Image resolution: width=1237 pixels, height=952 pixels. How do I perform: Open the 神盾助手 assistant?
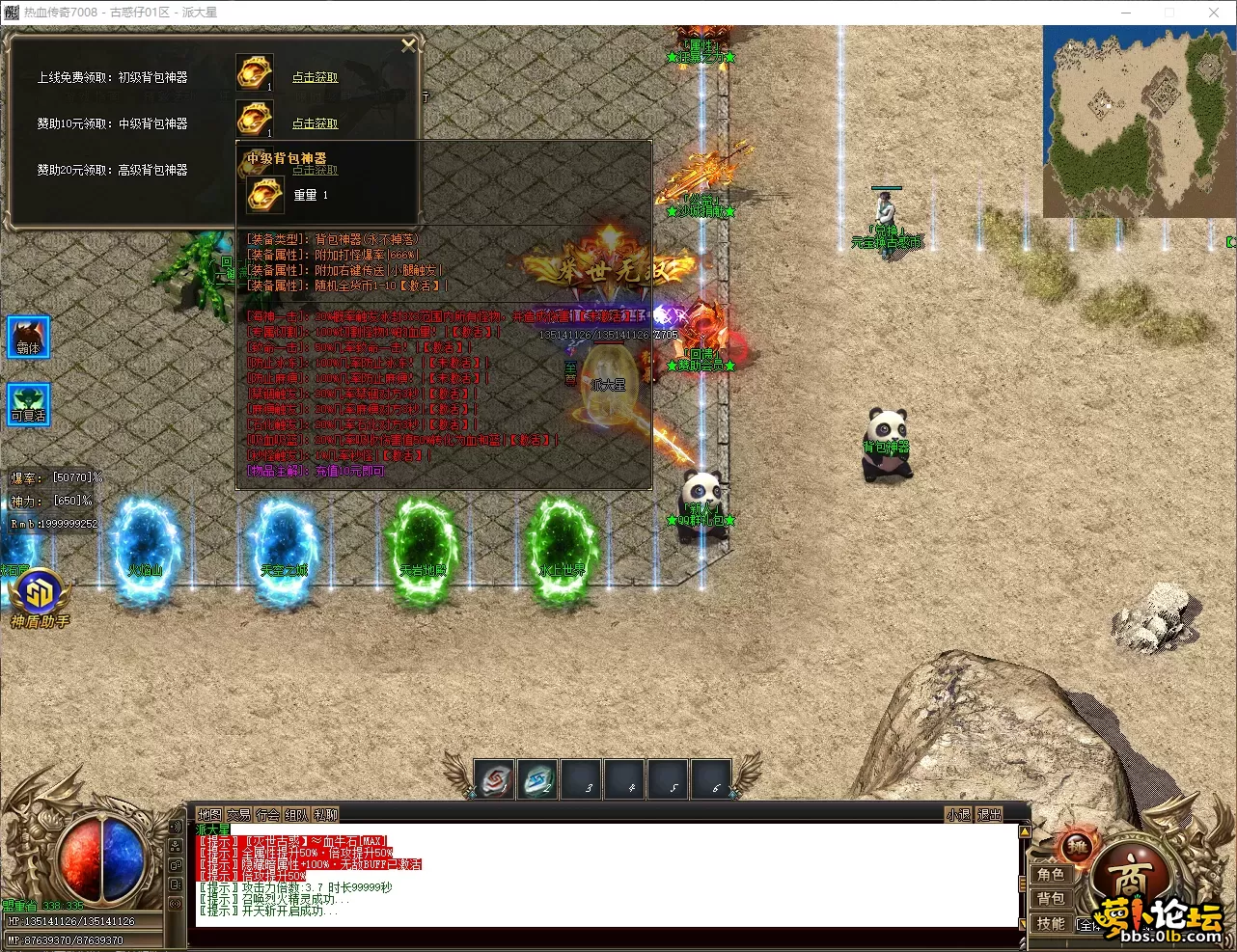[x=39, y=598]
